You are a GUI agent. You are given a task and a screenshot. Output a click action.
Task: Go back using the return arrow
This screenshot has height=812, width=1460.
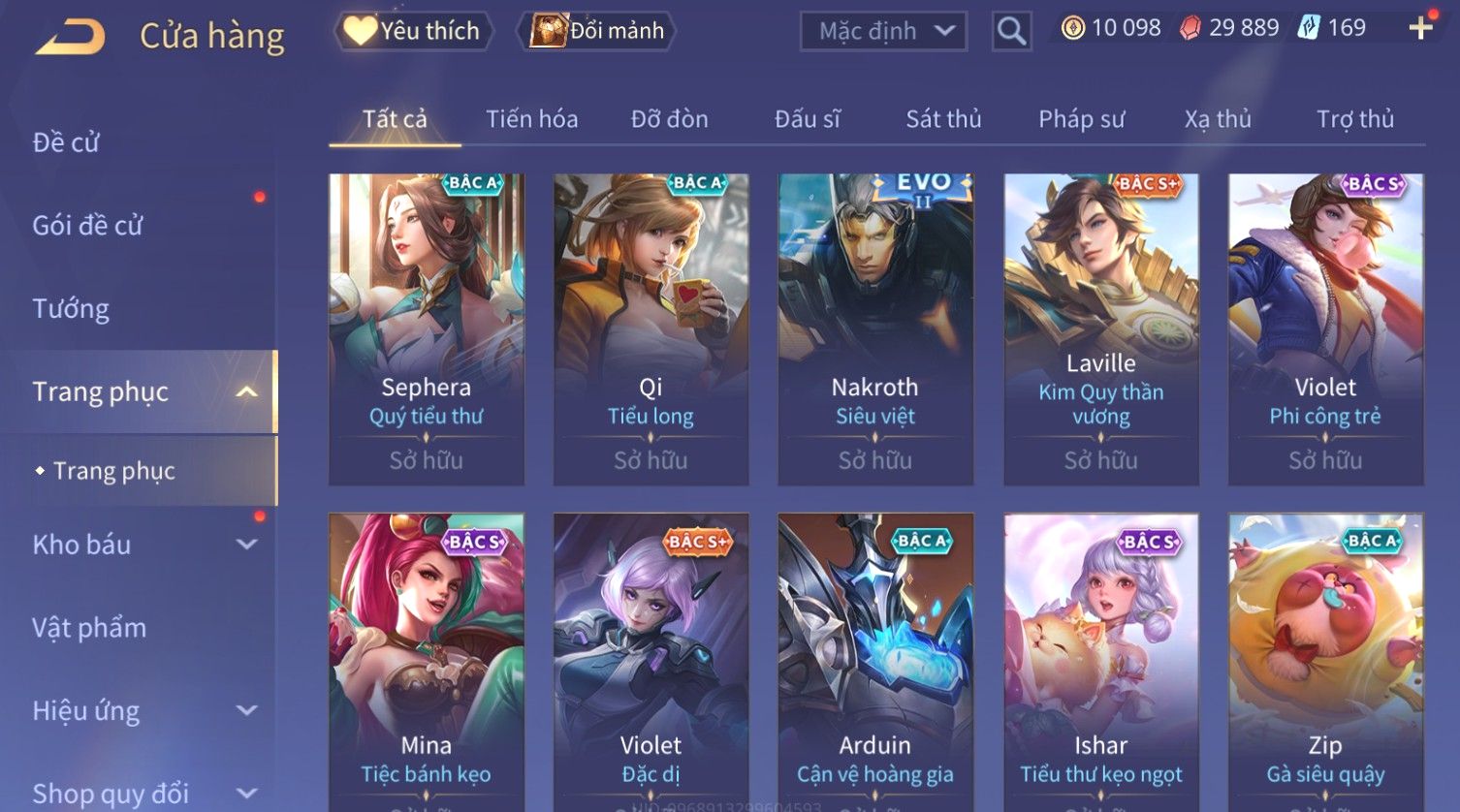(x=70, y=37)
